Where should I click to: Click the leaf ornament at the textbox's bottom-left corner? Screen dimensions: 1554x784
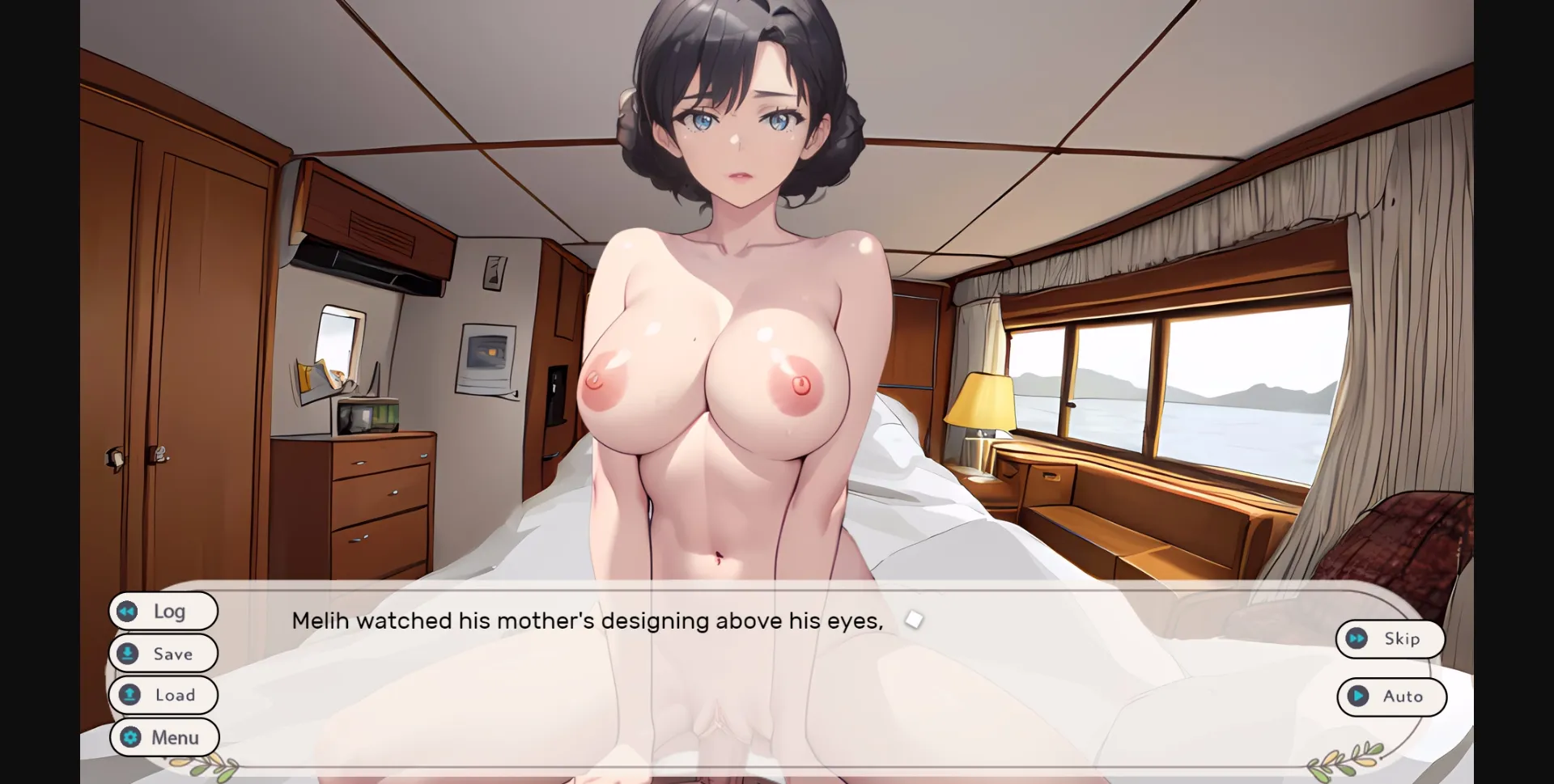(205, 765)
